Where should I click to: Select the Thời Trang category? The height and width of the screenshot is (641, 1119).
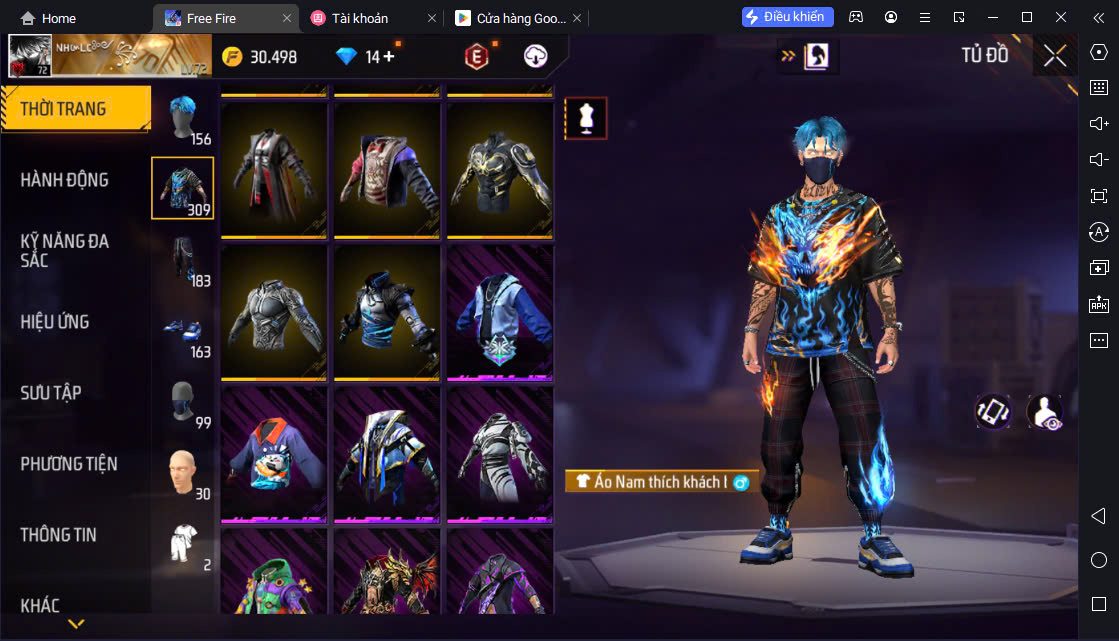point(63,109)
